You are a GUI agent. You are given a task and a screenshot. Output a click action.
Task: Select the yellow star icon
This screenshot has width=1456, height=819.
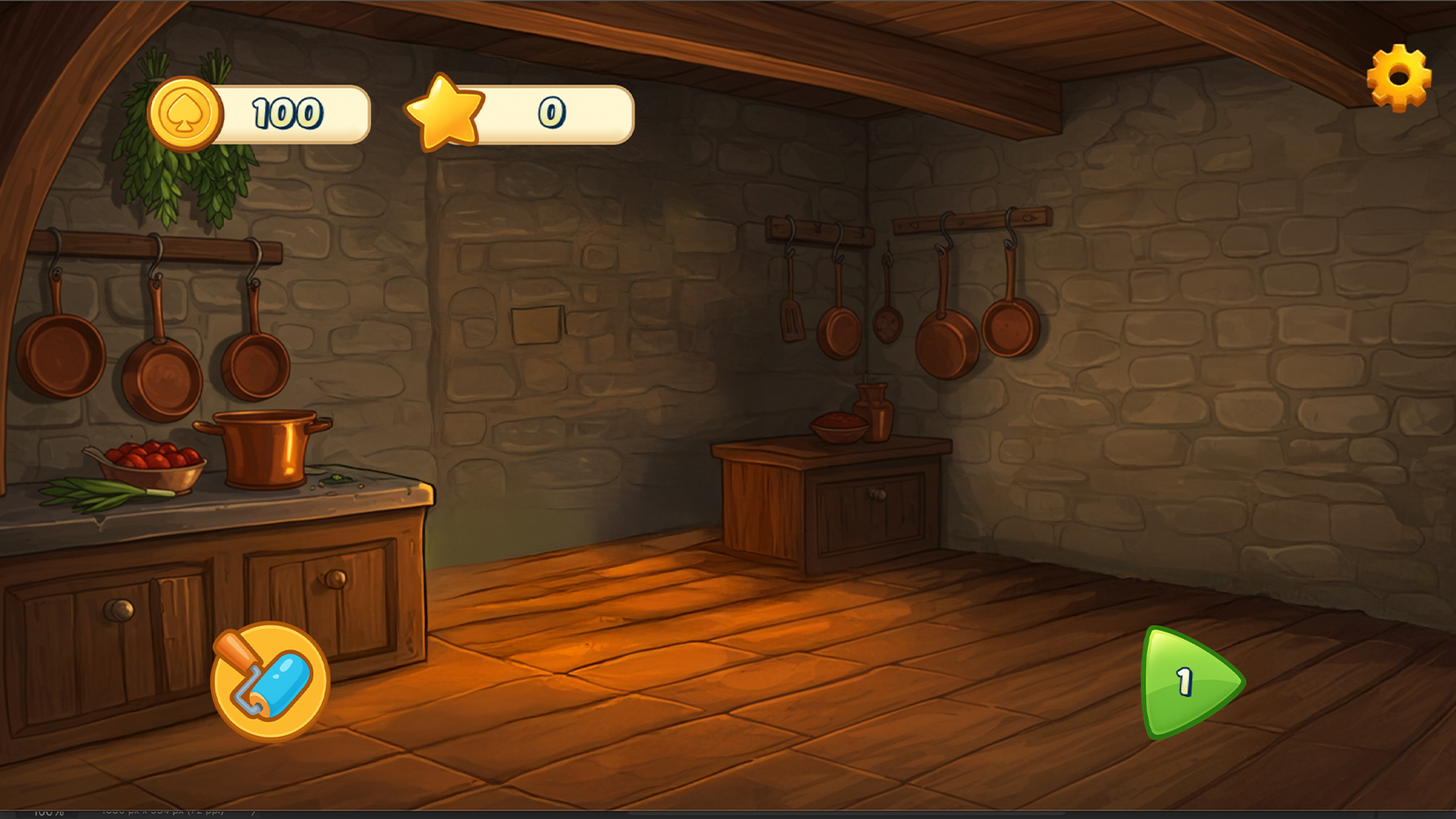[445, 112]
